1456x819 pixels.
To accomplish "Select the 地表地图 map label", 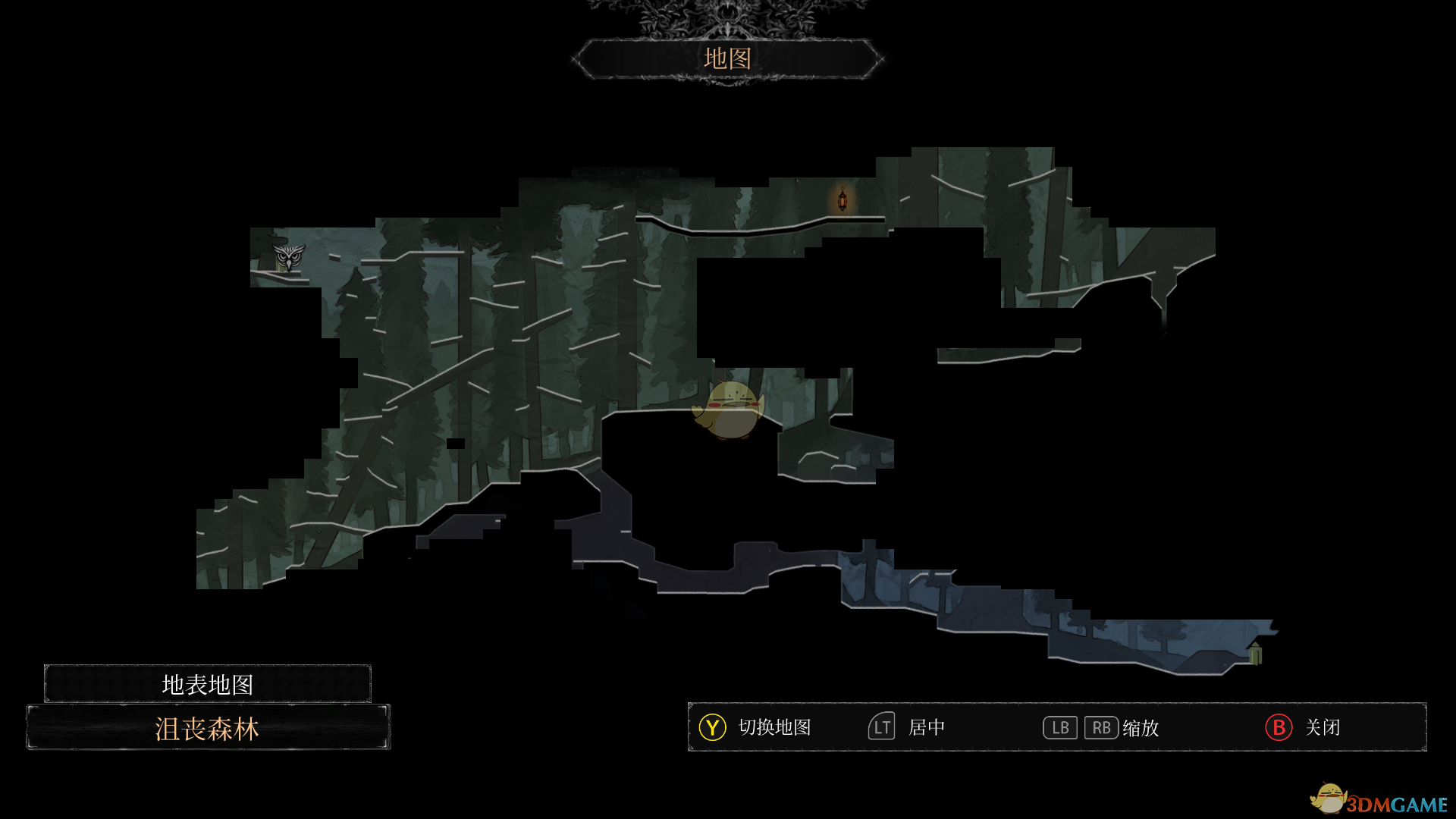I will pos(207,684).
